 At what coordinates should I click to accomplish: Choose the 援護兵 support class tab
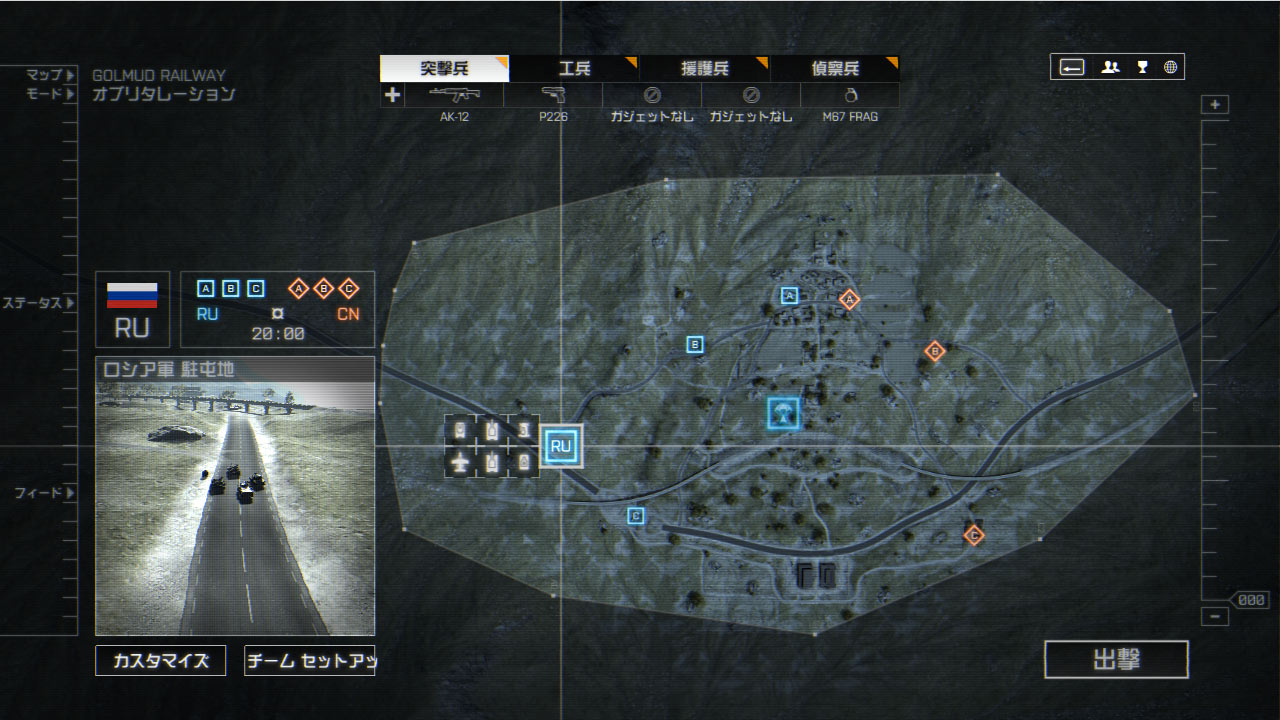click(x=704, y=69)
